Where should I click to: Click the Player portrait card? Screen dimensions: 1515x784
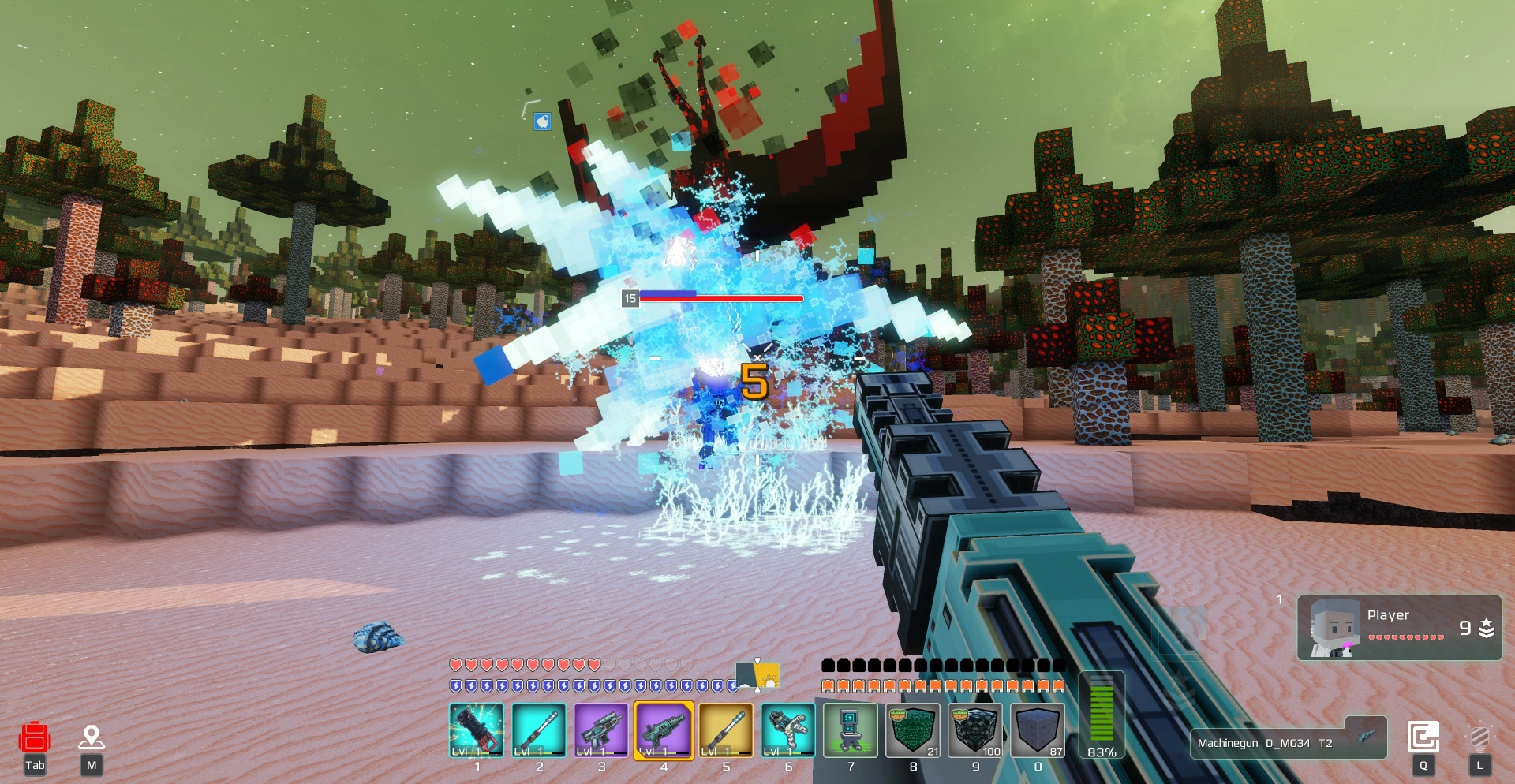[1399, 628]
